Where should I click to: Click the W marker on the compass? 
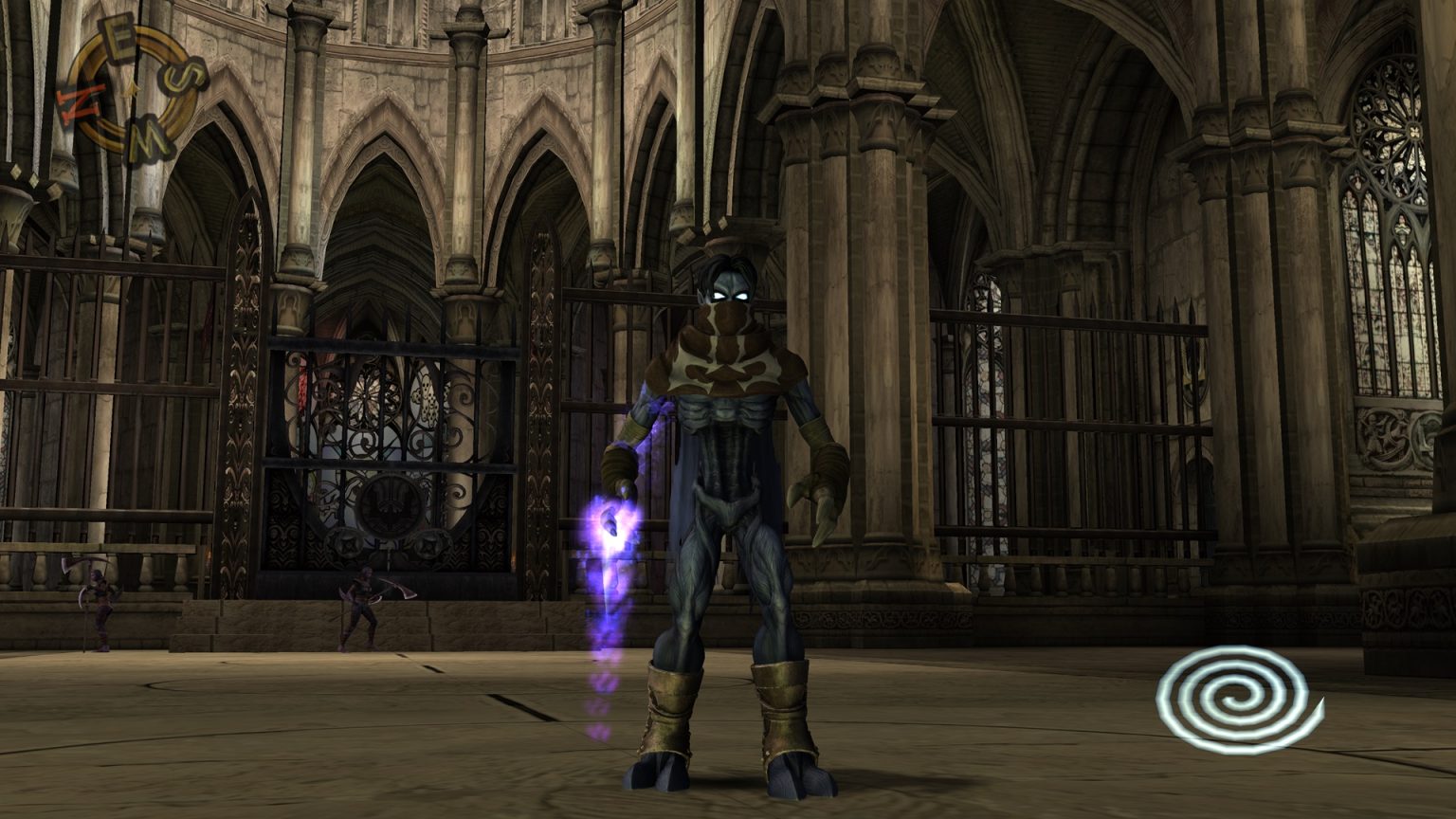(149, 136)
